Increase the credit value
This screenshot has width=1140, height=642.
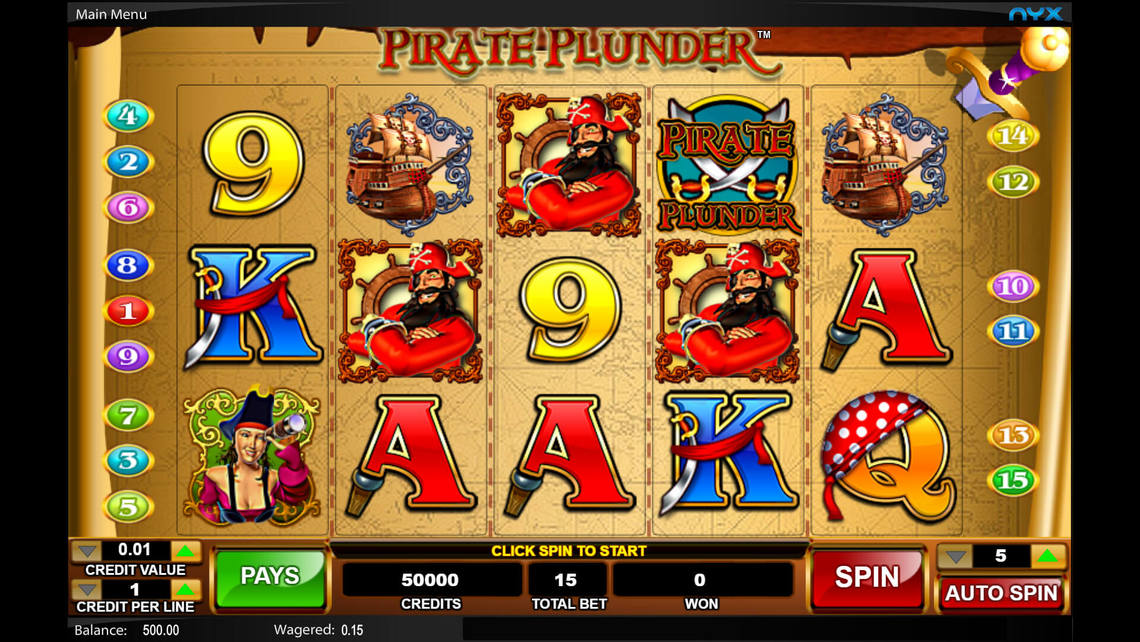(186, 551)
